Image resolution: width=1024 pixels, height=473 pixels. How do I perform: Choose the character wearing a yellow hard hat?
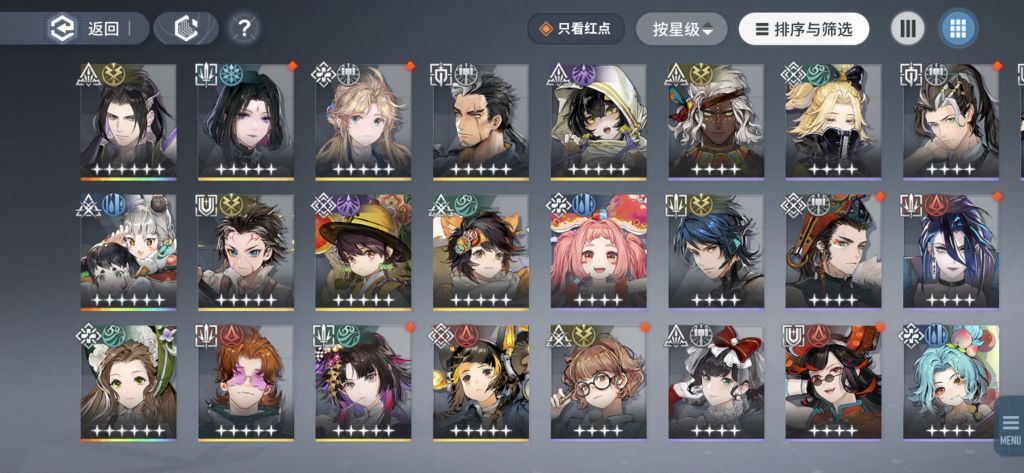[362, 252]
